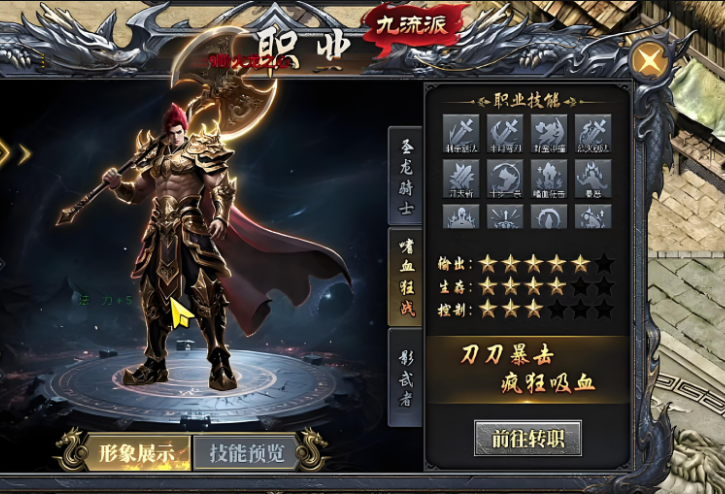725x494 pixels.
Task: Check the 烈火剑法 skill icon
Action: [592, 132]
